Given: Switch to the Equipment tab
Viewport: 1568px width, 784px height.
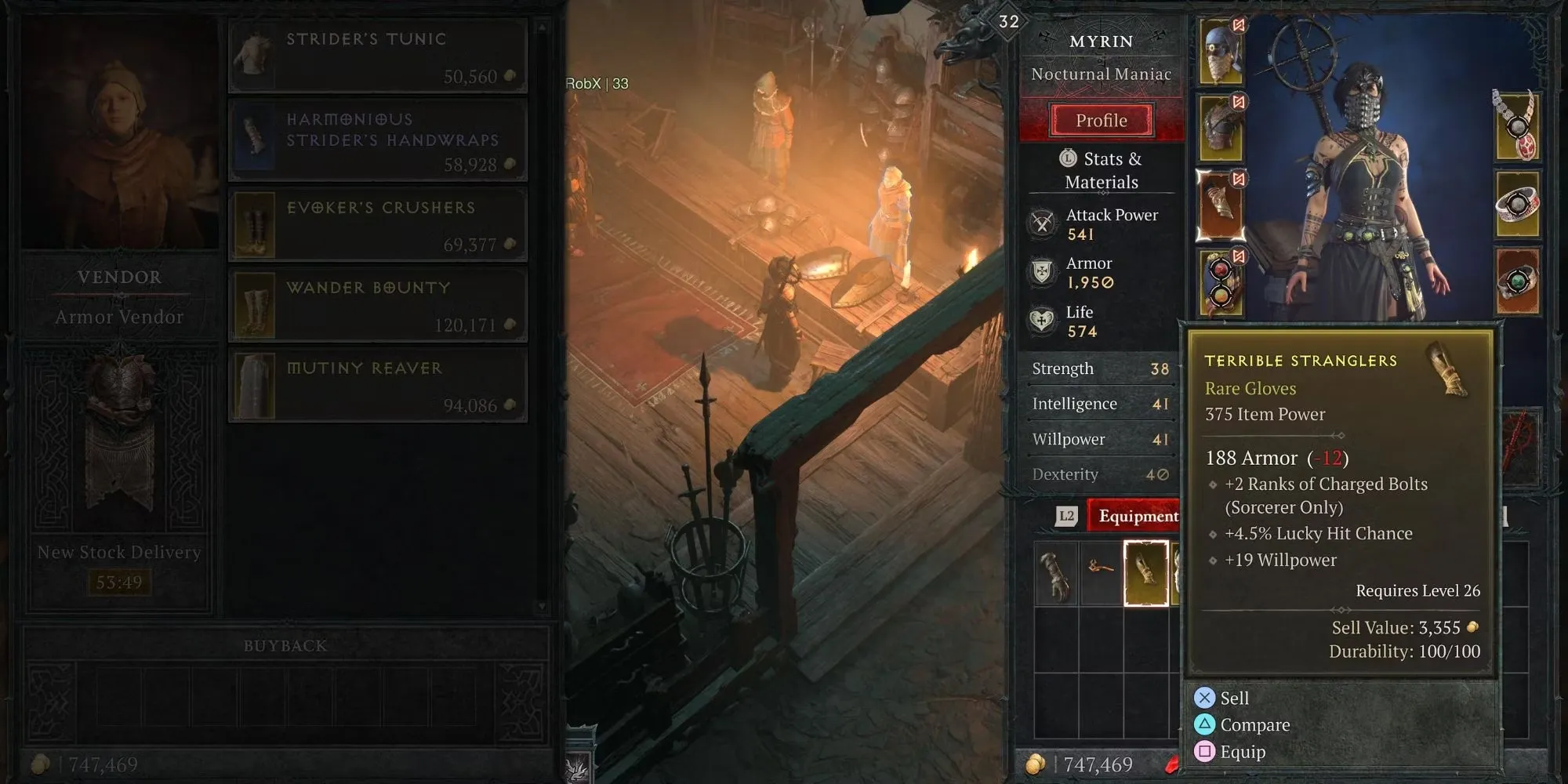Looking at the screenshot, I should [x=1138, y=516].
